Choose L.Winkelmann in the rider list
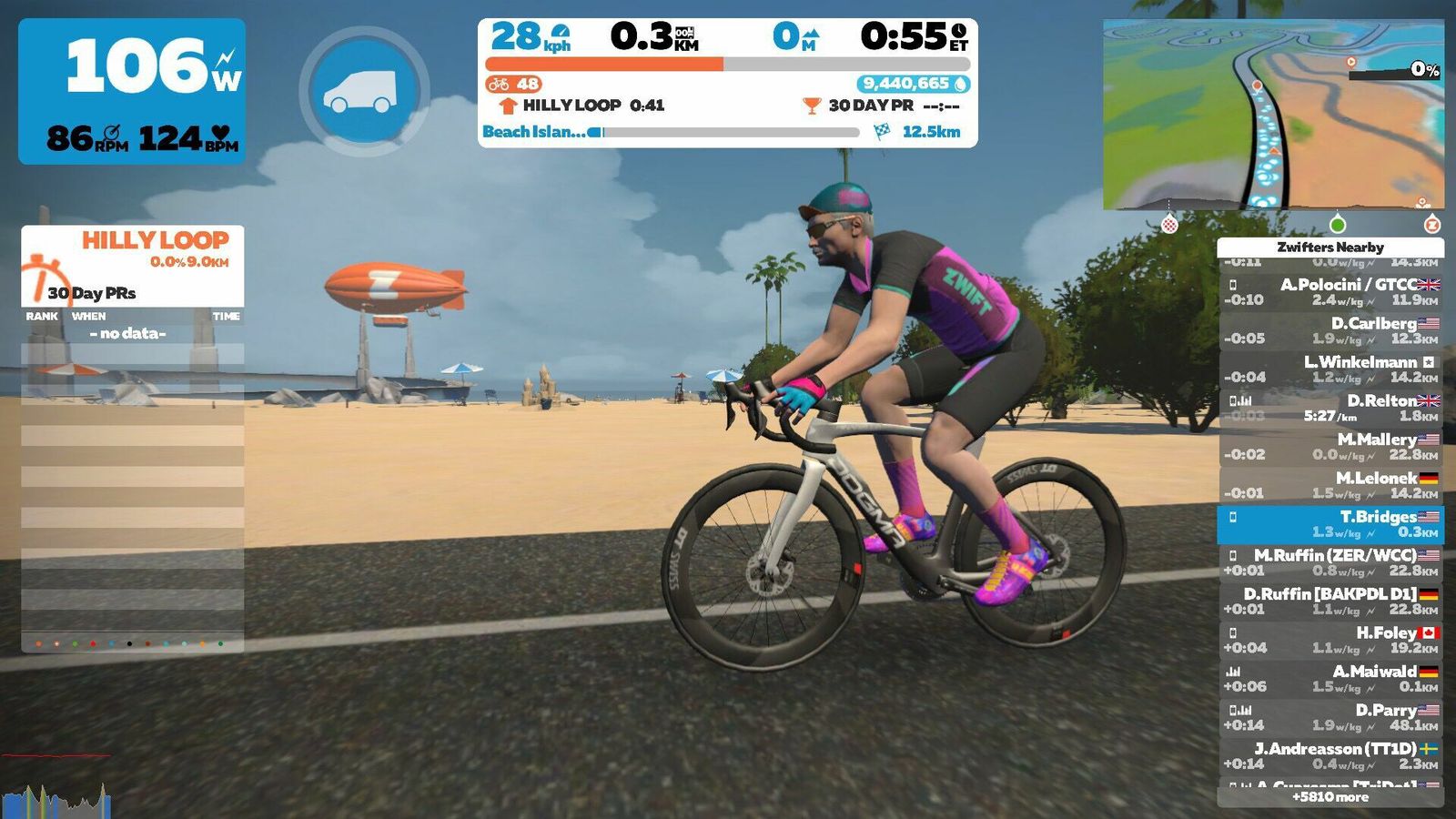The height and width of the screenshot is (819, 1456). point(1330,369)
